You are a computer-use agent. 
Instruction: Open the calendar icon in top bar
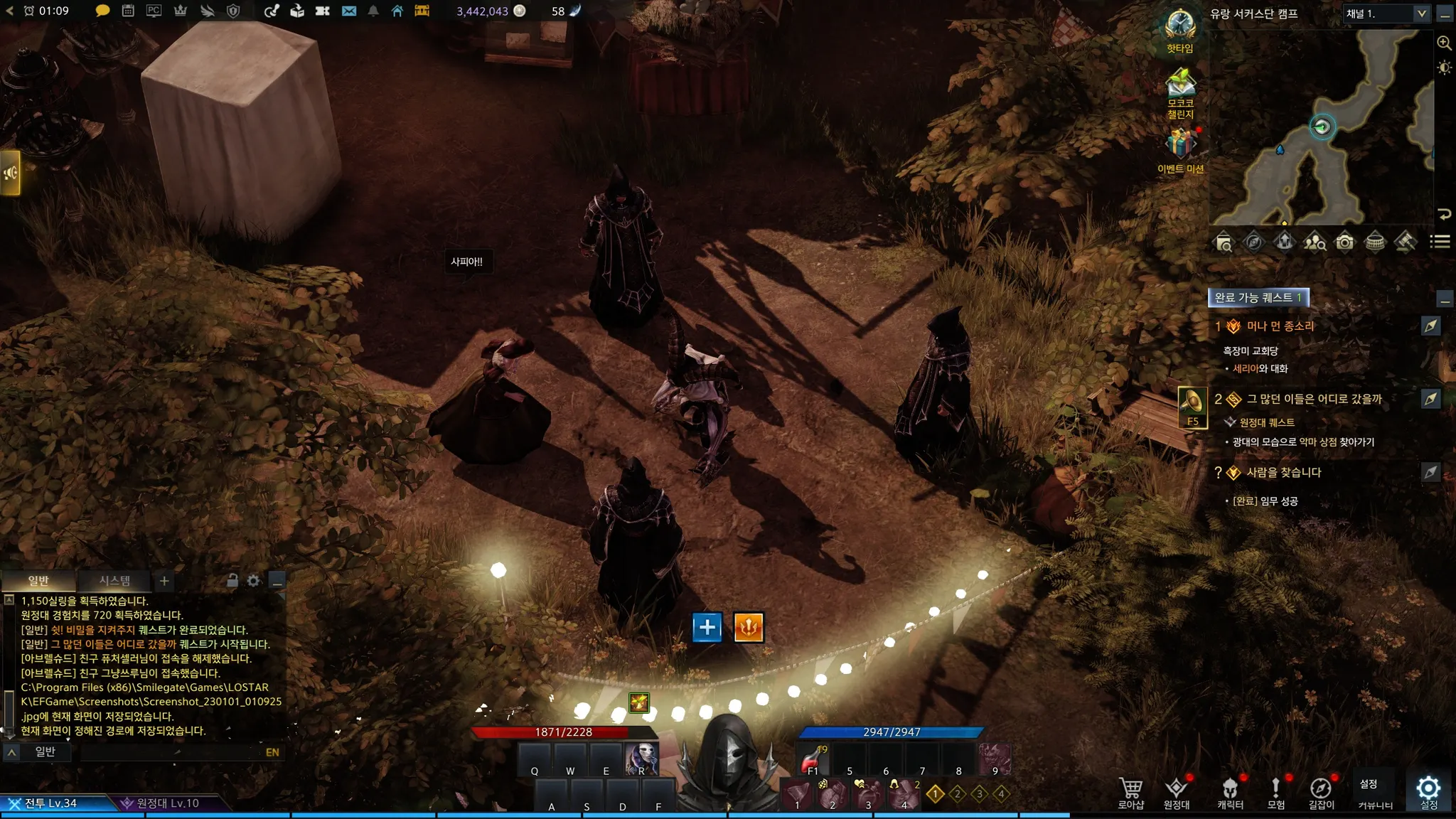pyautogui.click(x=128, y=11)
